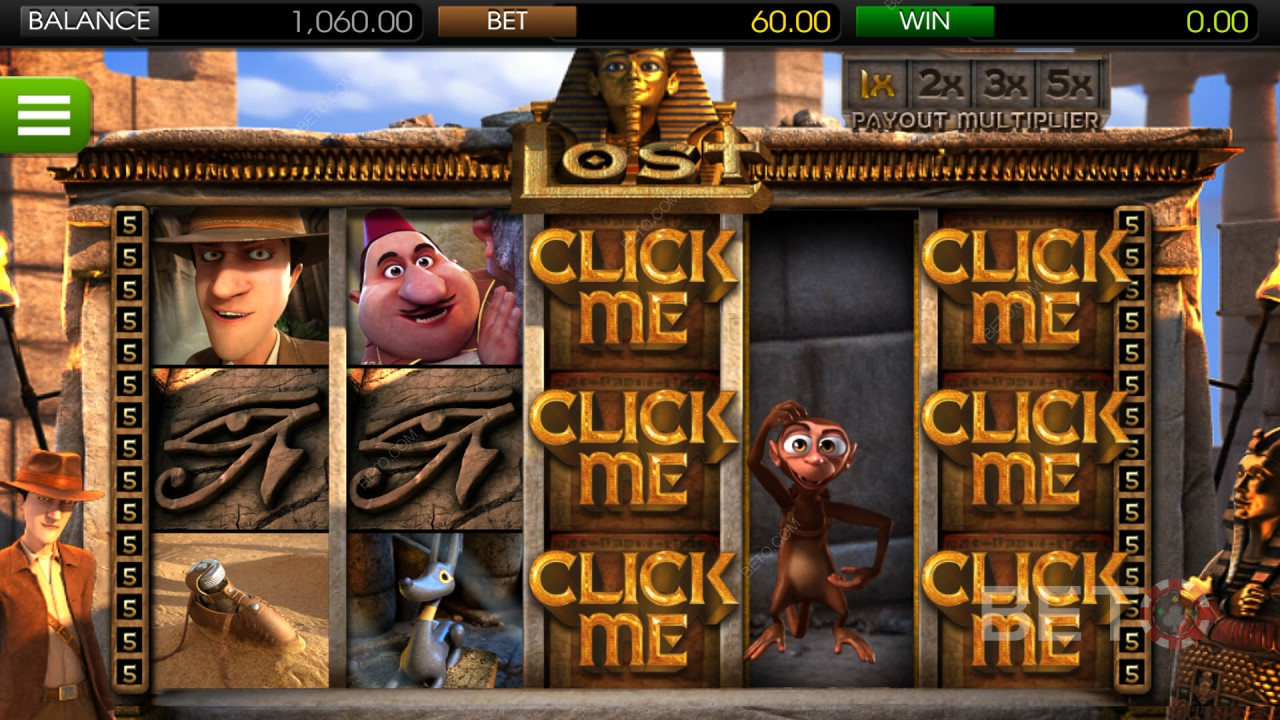
Task: Open the bottom CLICK ME tile on reel five
Action: (1025, 608)
